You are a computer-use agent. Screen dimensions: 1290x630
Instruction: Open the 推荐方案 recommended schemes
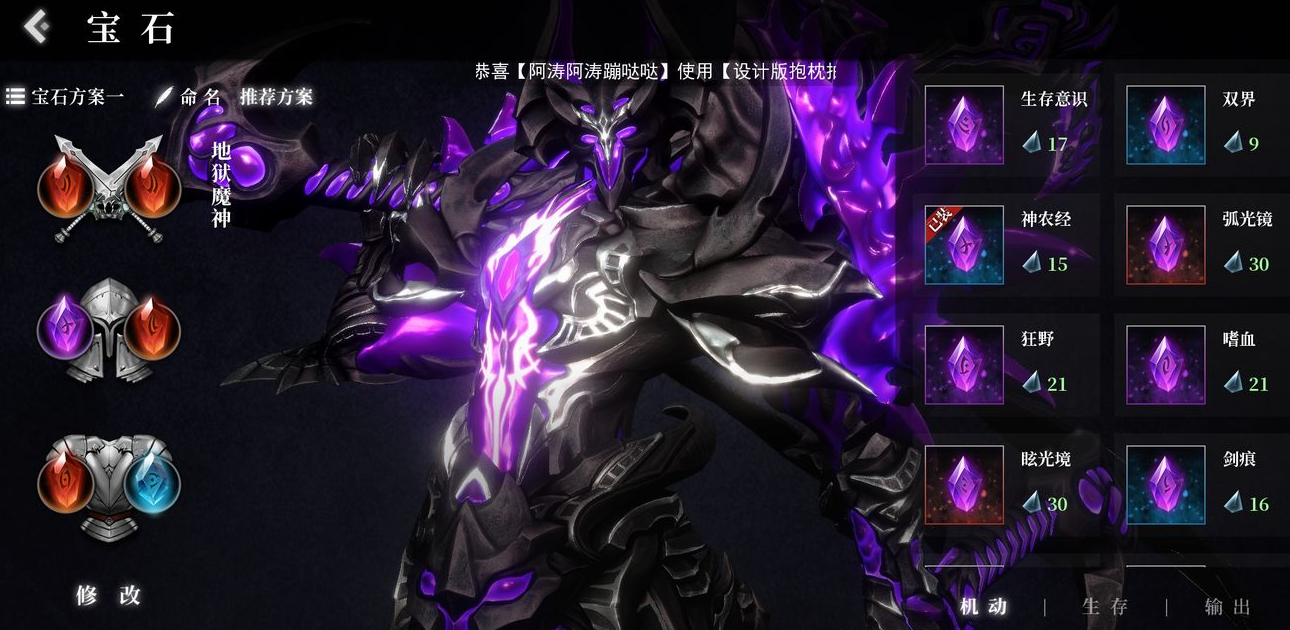point(276,97)
